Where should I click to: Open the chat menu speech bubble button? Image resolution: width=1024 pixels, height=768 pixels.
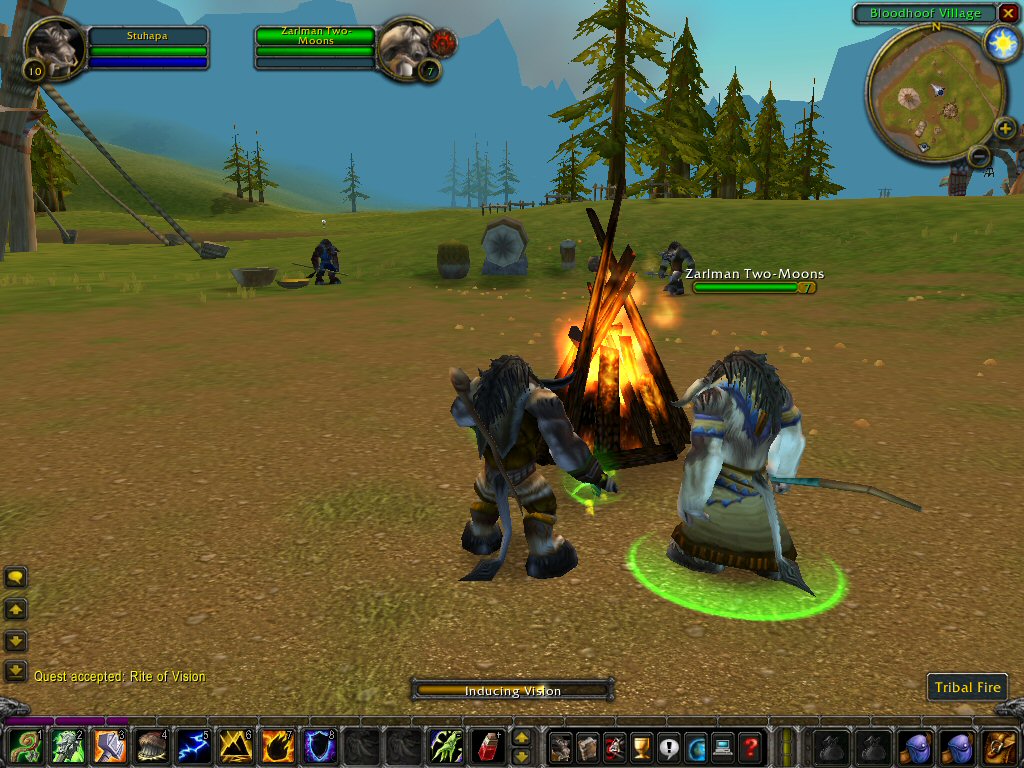click(x=15, y=577)
